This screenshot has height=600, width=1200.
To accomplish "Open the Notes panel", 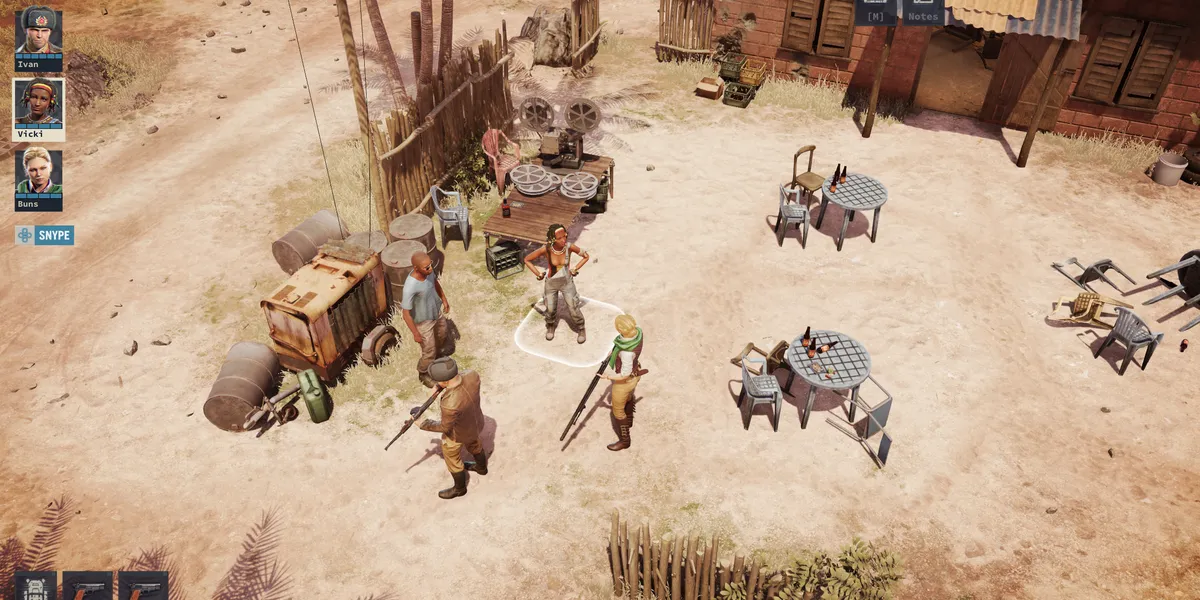I will [x=924, y=13].
